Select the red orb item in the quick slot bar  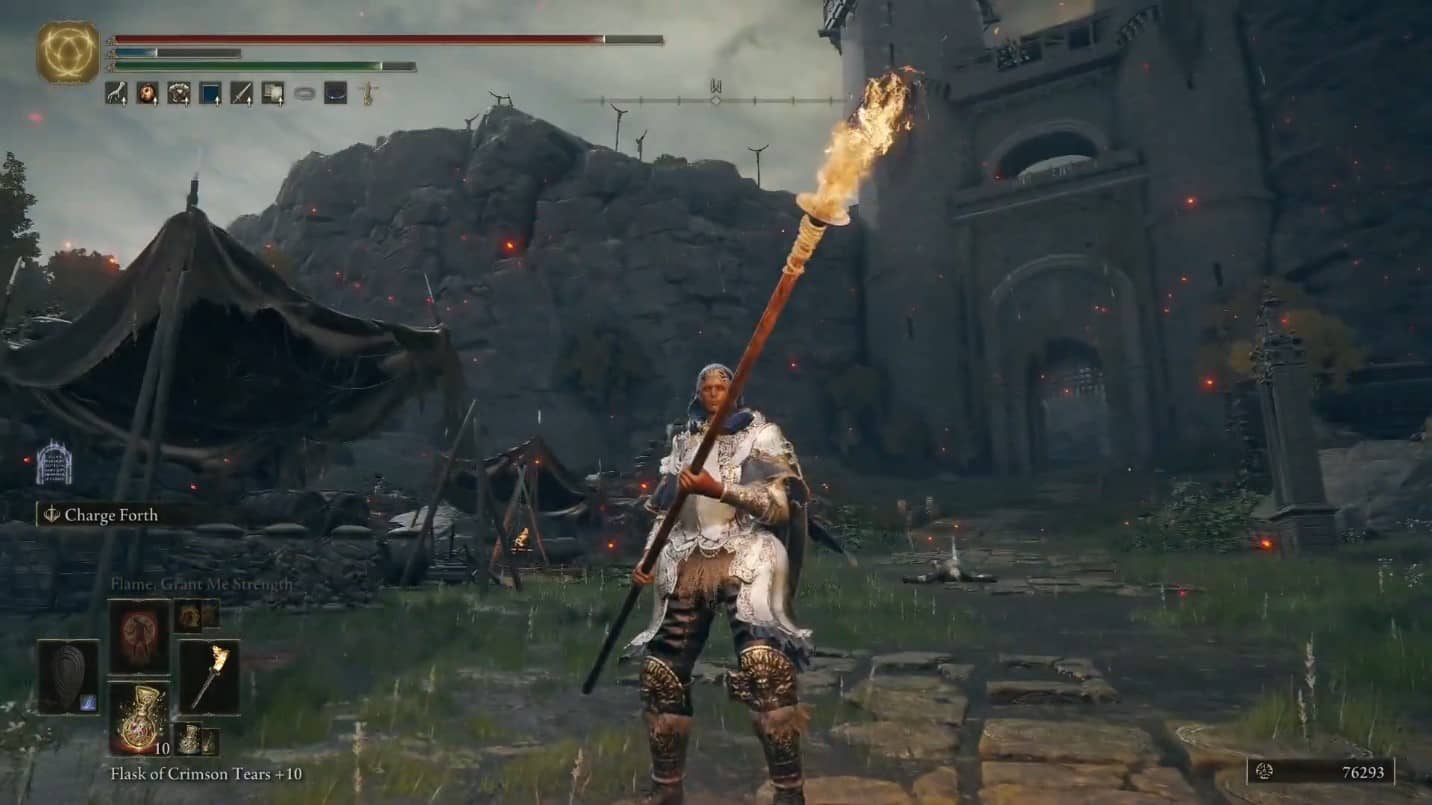click(x=145, y=93)
